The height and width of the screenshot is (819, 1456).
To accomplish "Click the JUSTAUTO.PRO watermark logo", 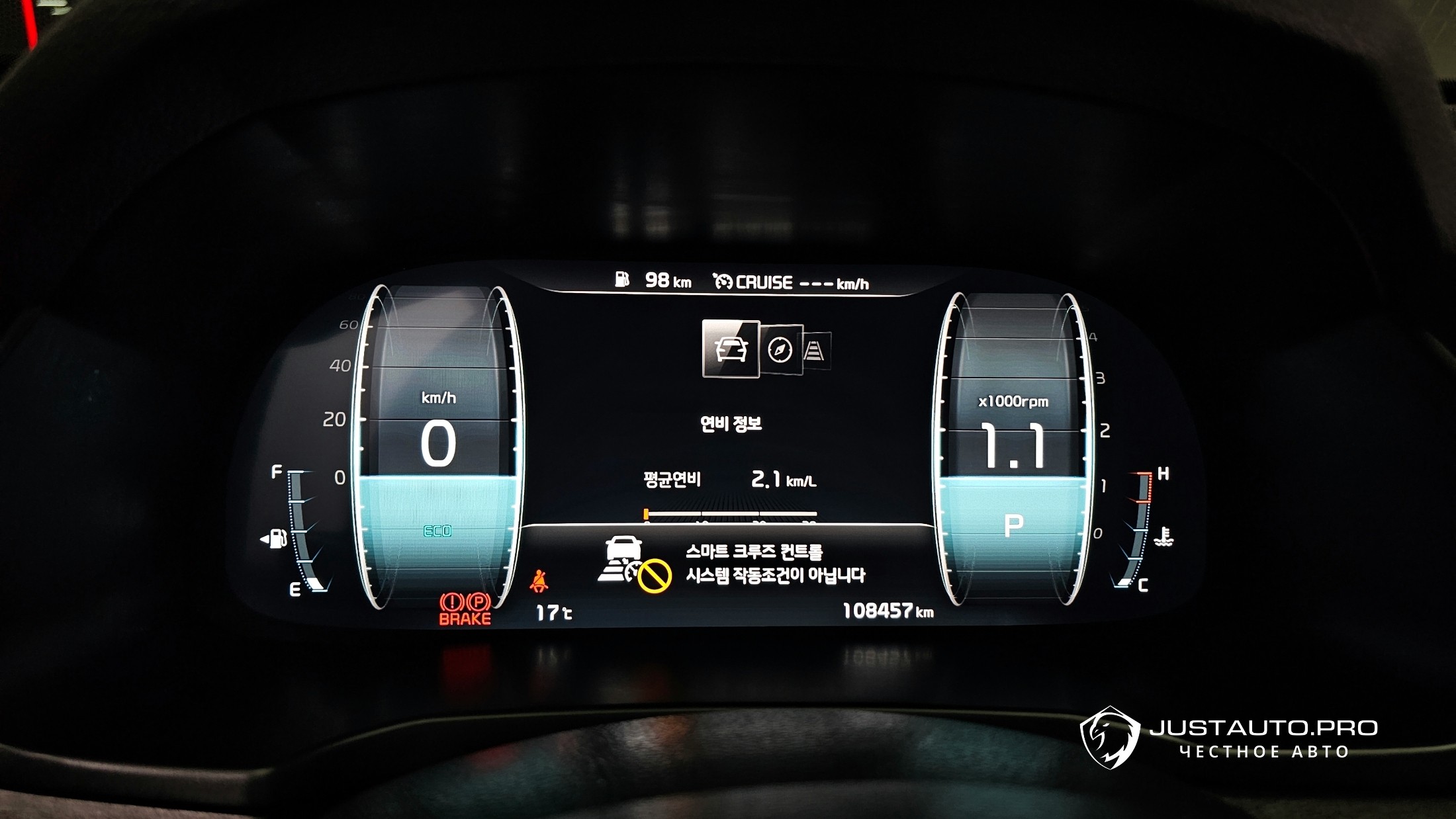I will (x=1110, y=738).
